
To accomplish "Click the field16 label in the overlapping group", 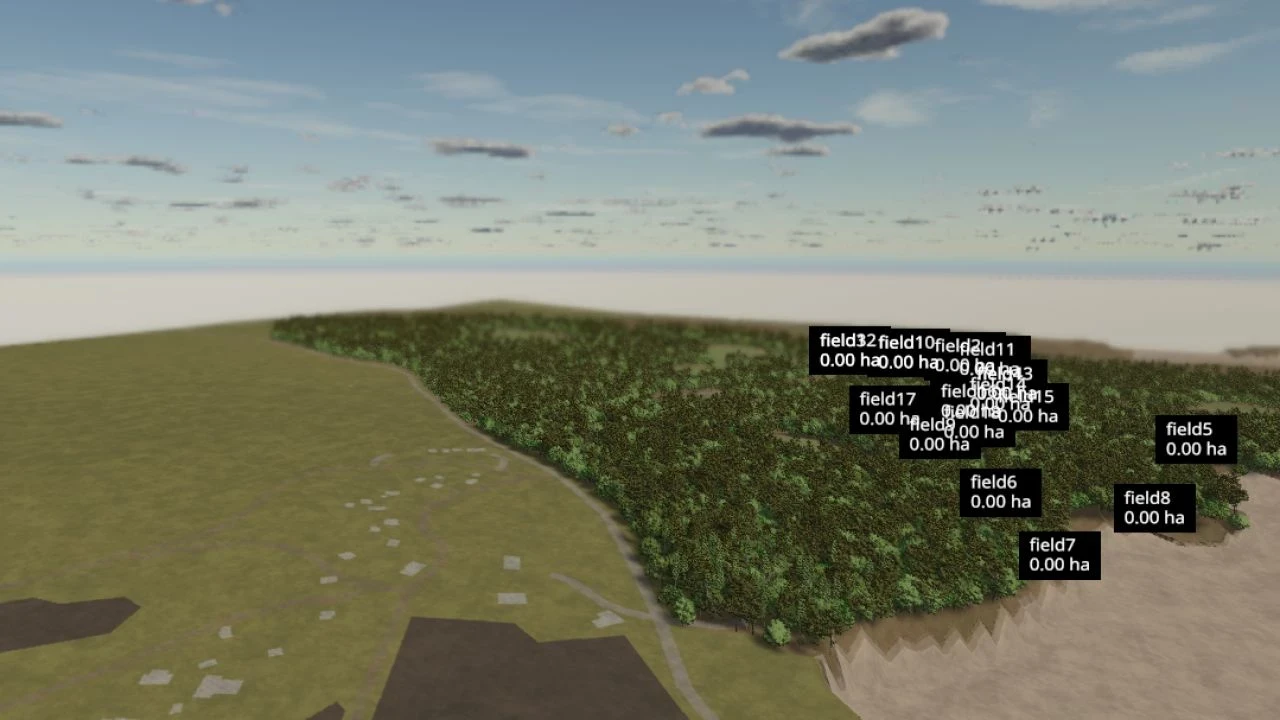I will pos(962,392).
